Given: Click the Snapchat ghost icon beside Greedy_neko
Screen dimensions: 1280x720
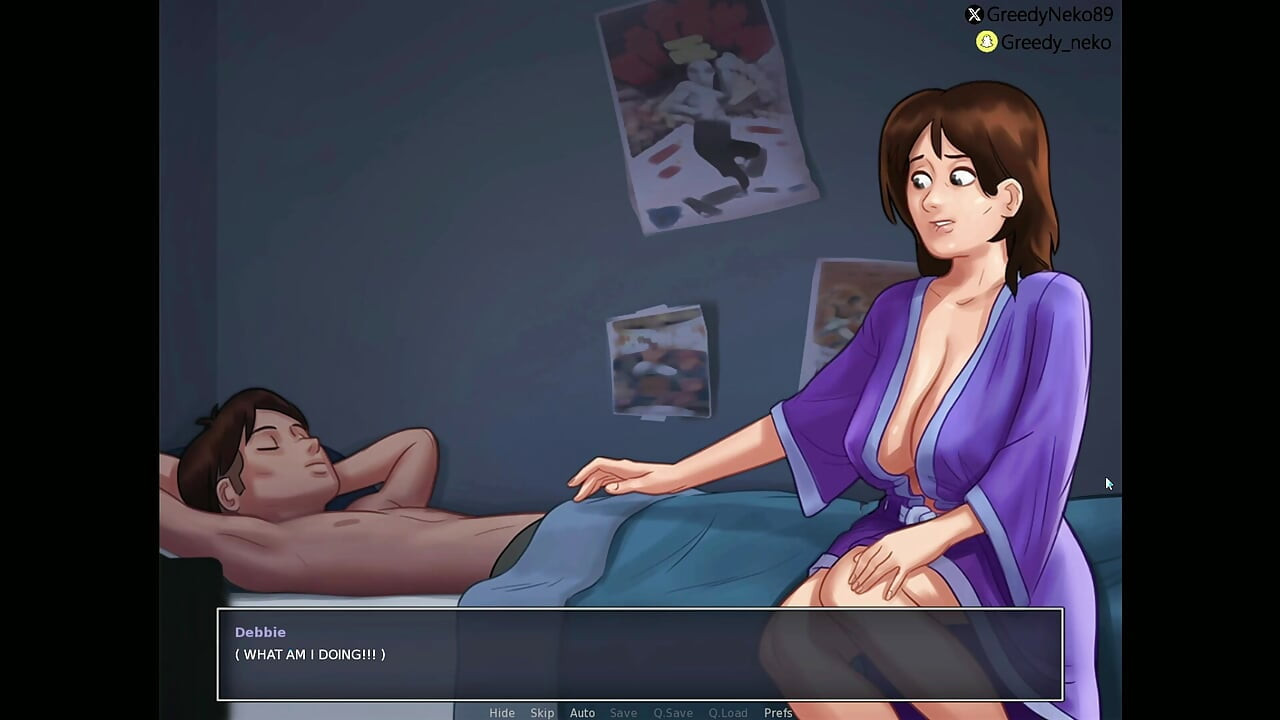Looking at the screenshot, I should [x=985, y=43].
